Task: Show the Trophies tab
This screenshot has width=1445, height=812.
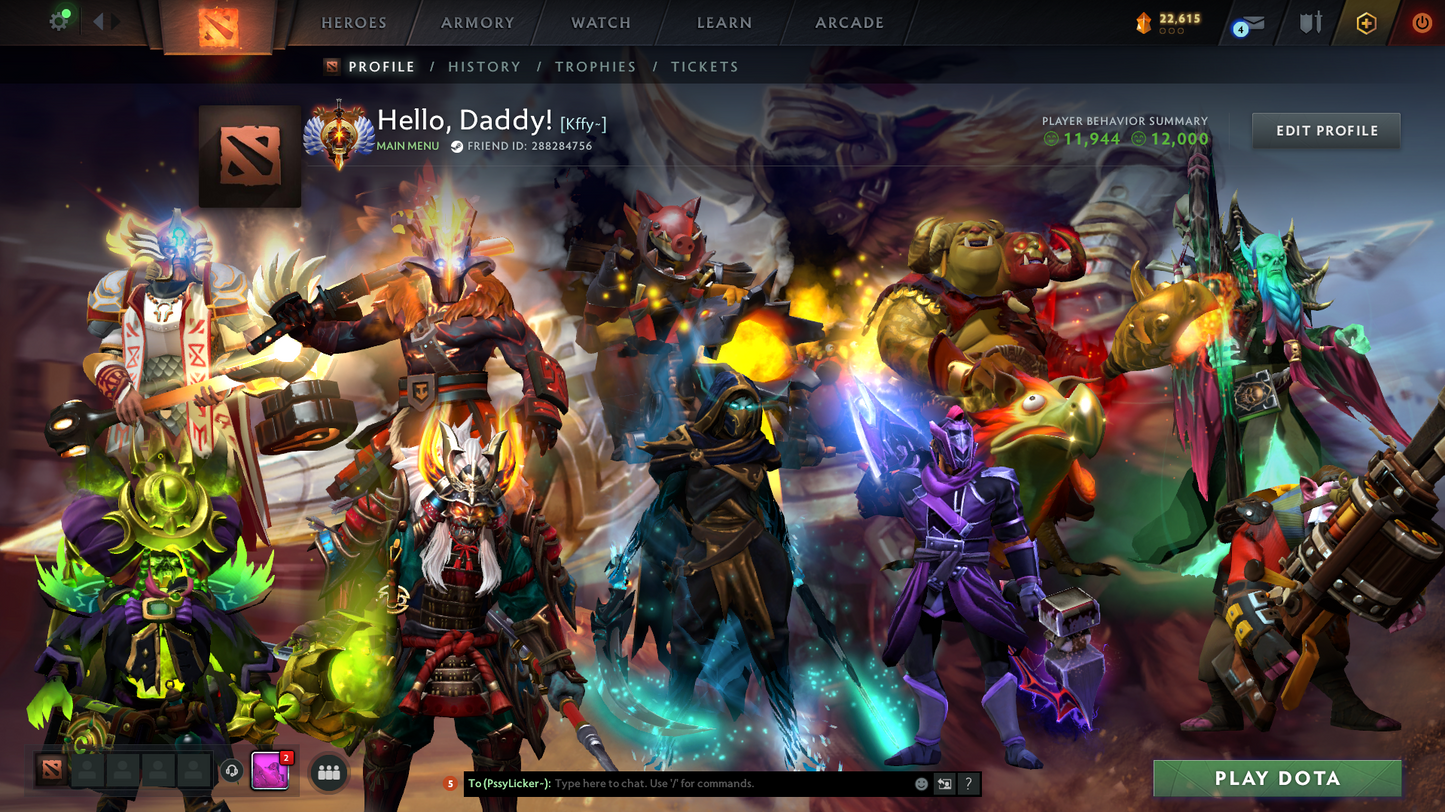Action: [x=595, y=67]
